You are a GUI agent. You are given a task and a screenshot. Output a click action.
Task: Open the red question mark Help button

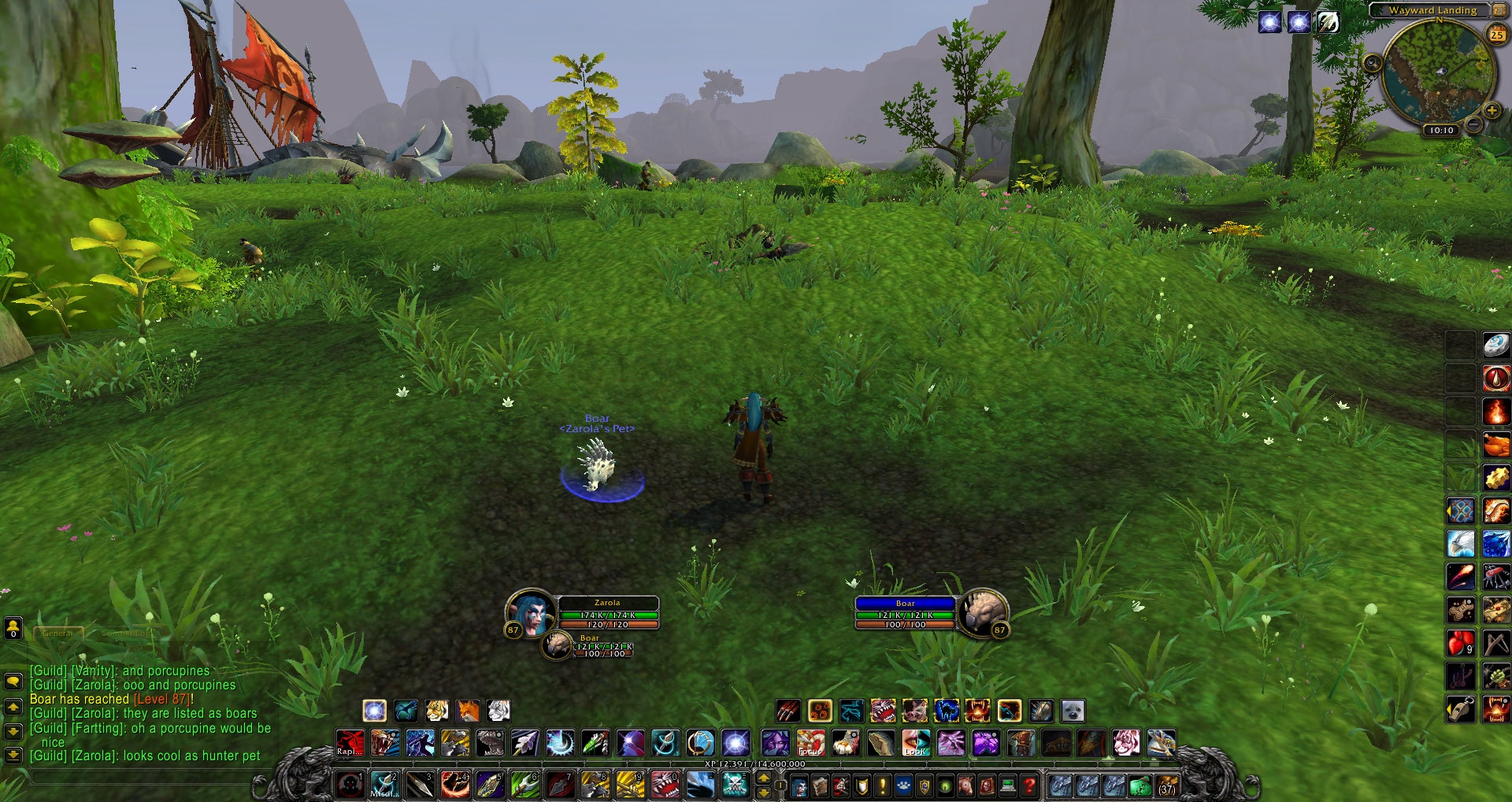click(x=1028, y=785)
